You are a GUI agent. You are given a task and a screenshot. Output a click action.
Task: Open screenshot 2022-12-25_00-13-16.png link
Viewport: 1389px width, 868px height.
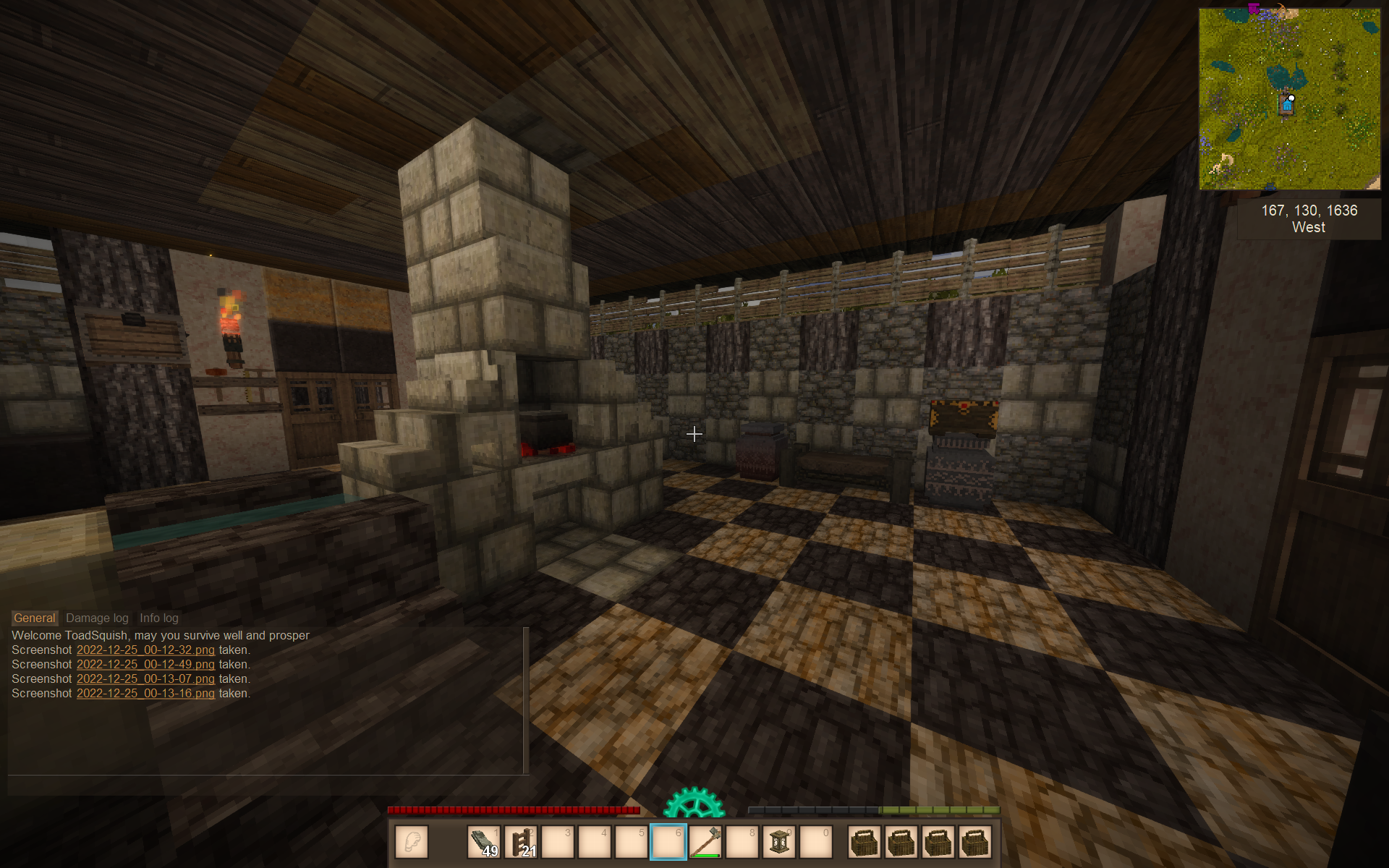pos(145,693)
